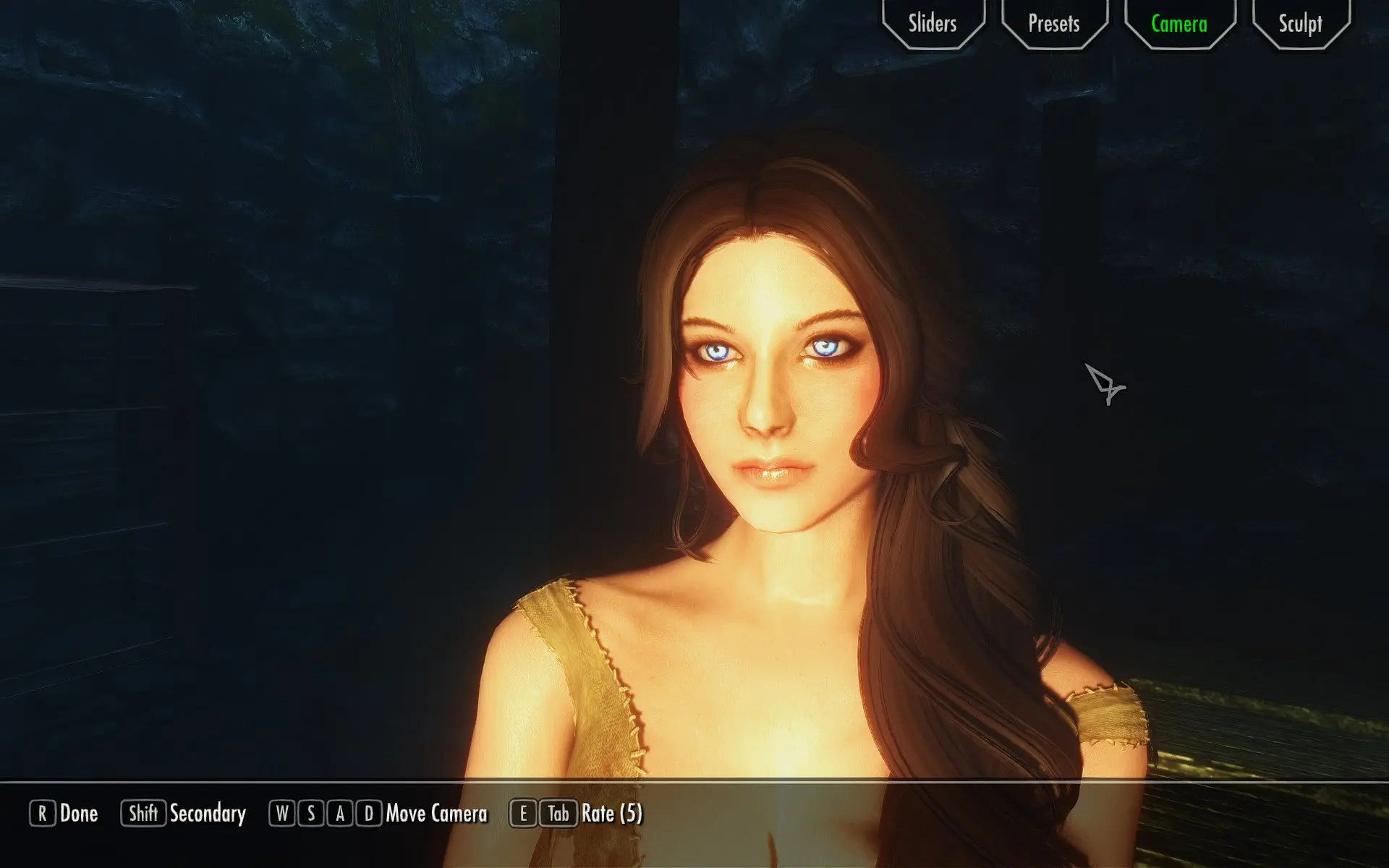Click the Done label to finish editing
Image resolution: width=1389 pixels, height=868 pixels.
point(80,814)
